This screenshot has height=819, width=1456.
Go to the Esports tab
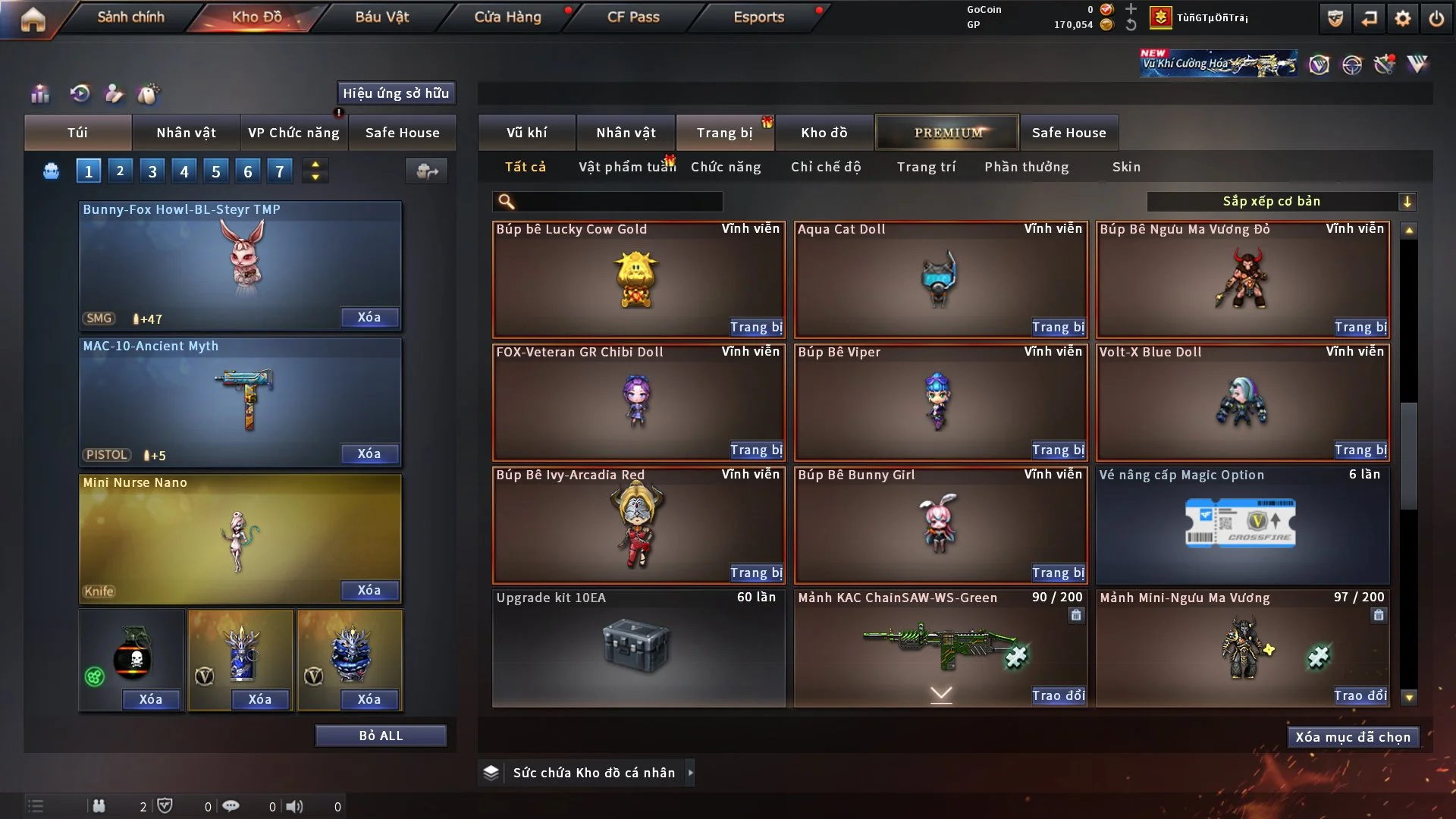[758, 17]
